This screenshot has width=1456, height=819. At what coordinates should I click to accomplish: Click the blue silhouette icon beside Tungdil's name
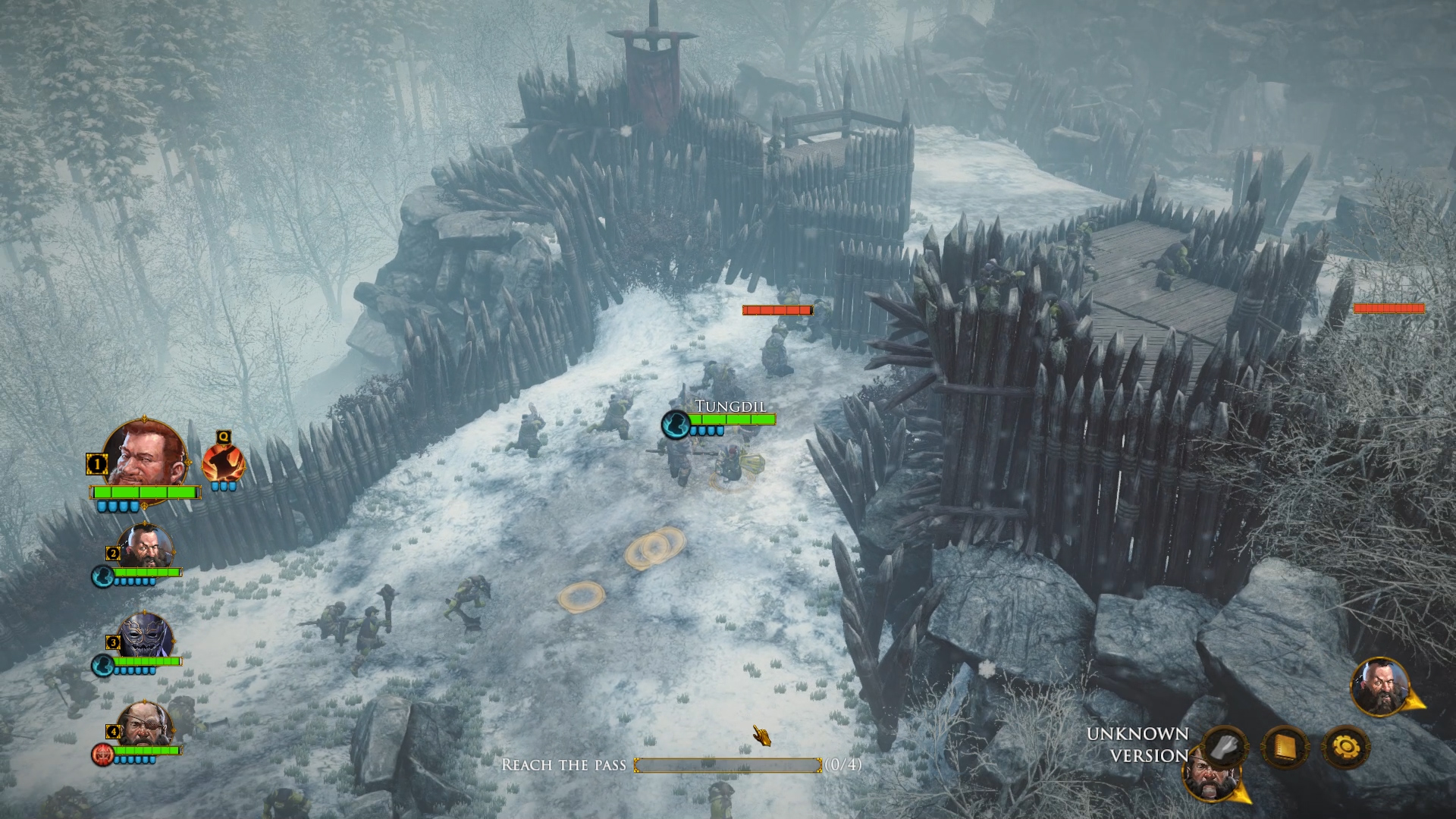(673, 425)
